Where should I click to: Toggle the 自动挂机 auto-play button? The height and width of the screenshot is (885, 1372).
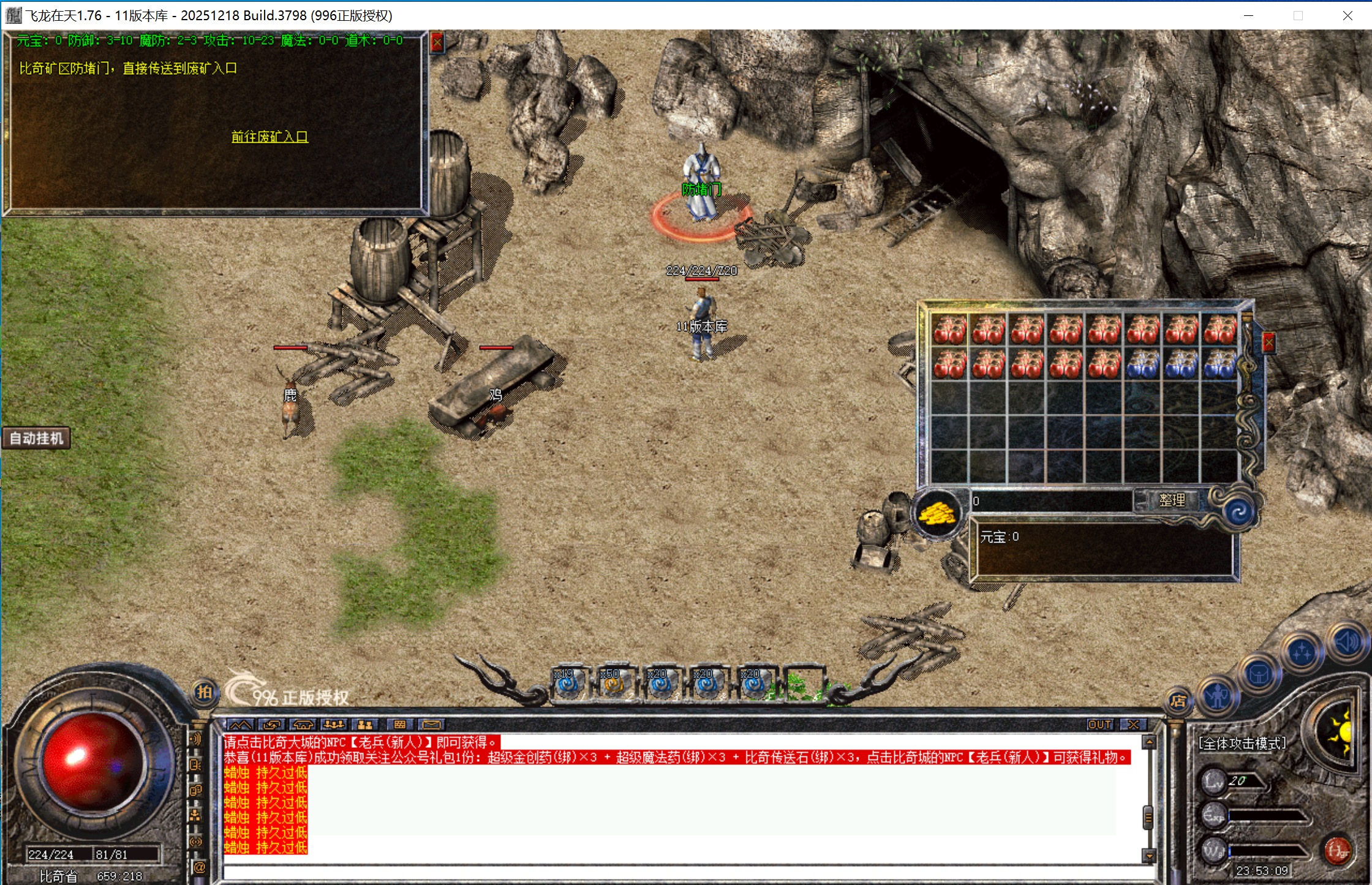(x=37, y=439)
